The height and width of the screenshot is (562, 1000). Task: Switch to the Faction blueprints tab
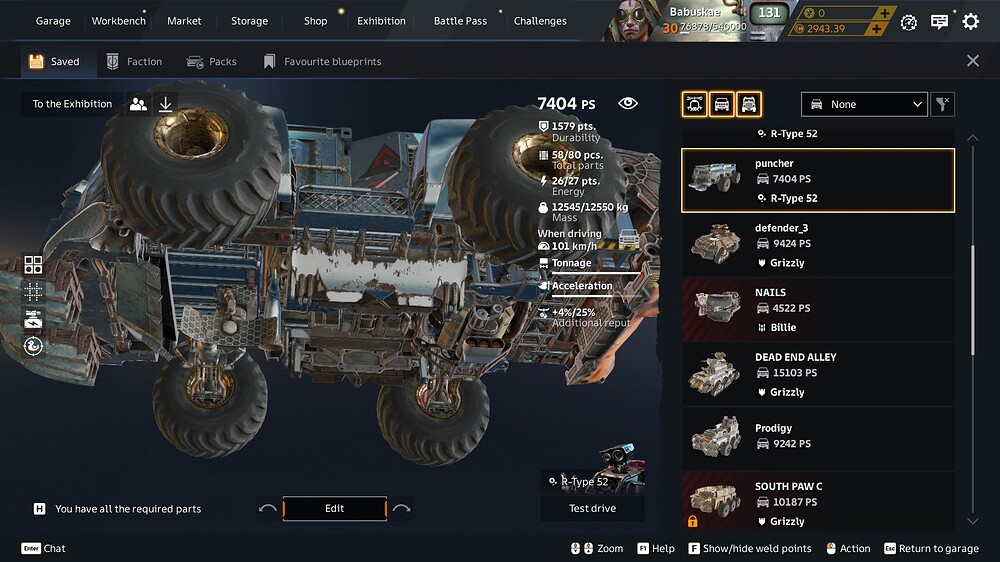[135, 62]
